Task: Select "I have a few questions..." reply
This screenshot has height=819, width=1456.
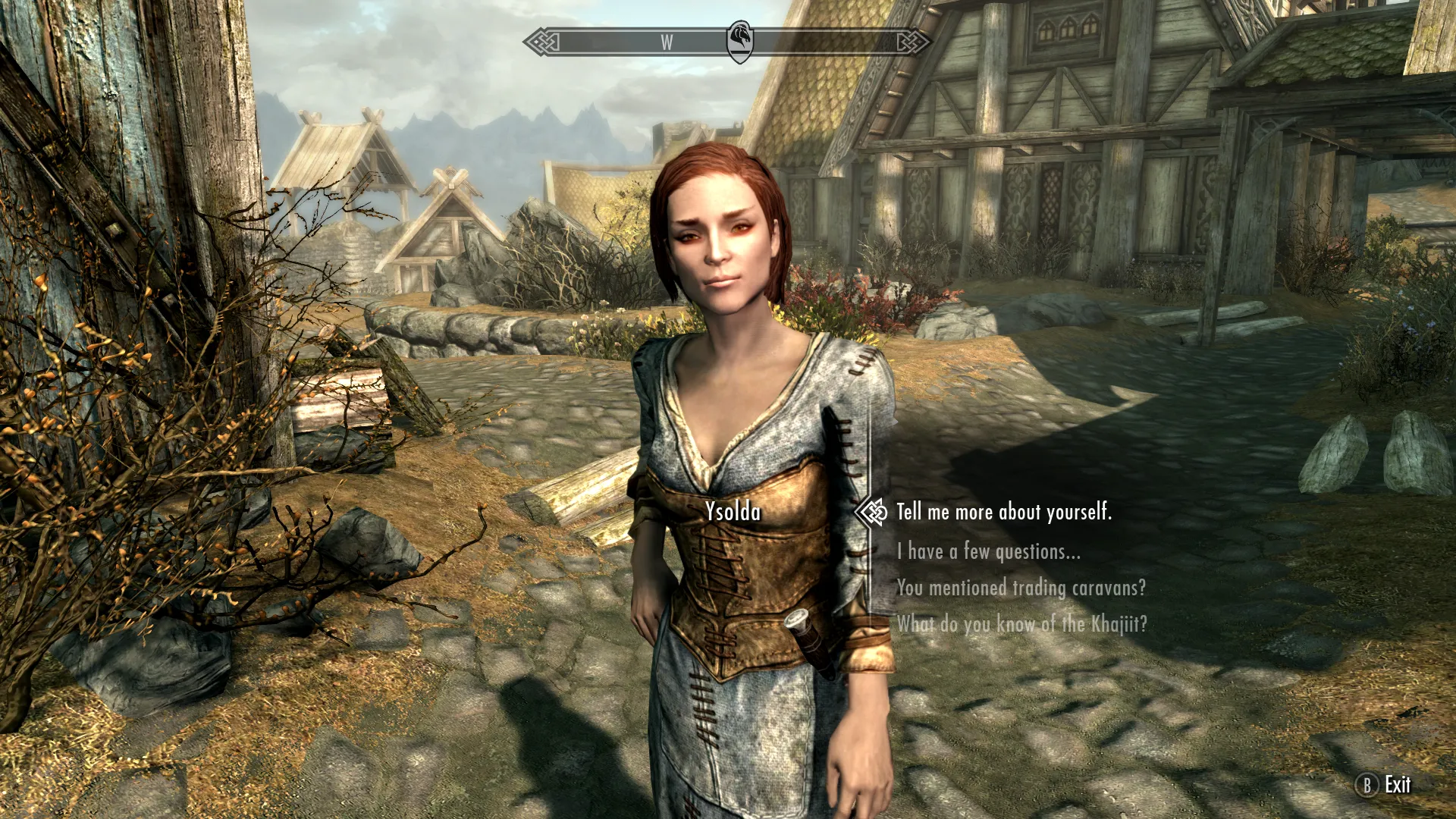Action: (988, 551)
